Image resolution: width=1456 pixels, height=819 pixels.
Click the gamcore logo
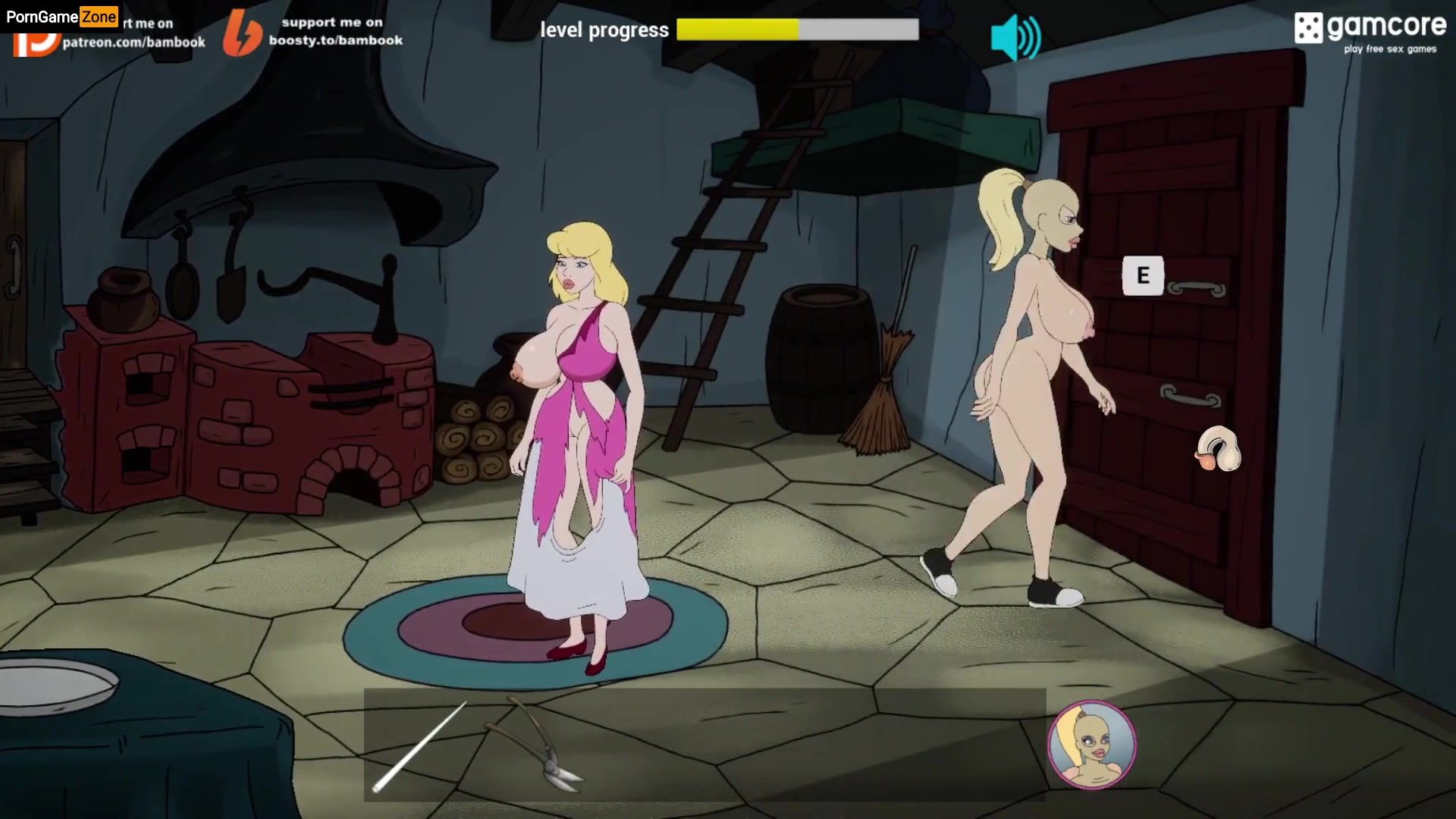click(x=1370, y=33)
